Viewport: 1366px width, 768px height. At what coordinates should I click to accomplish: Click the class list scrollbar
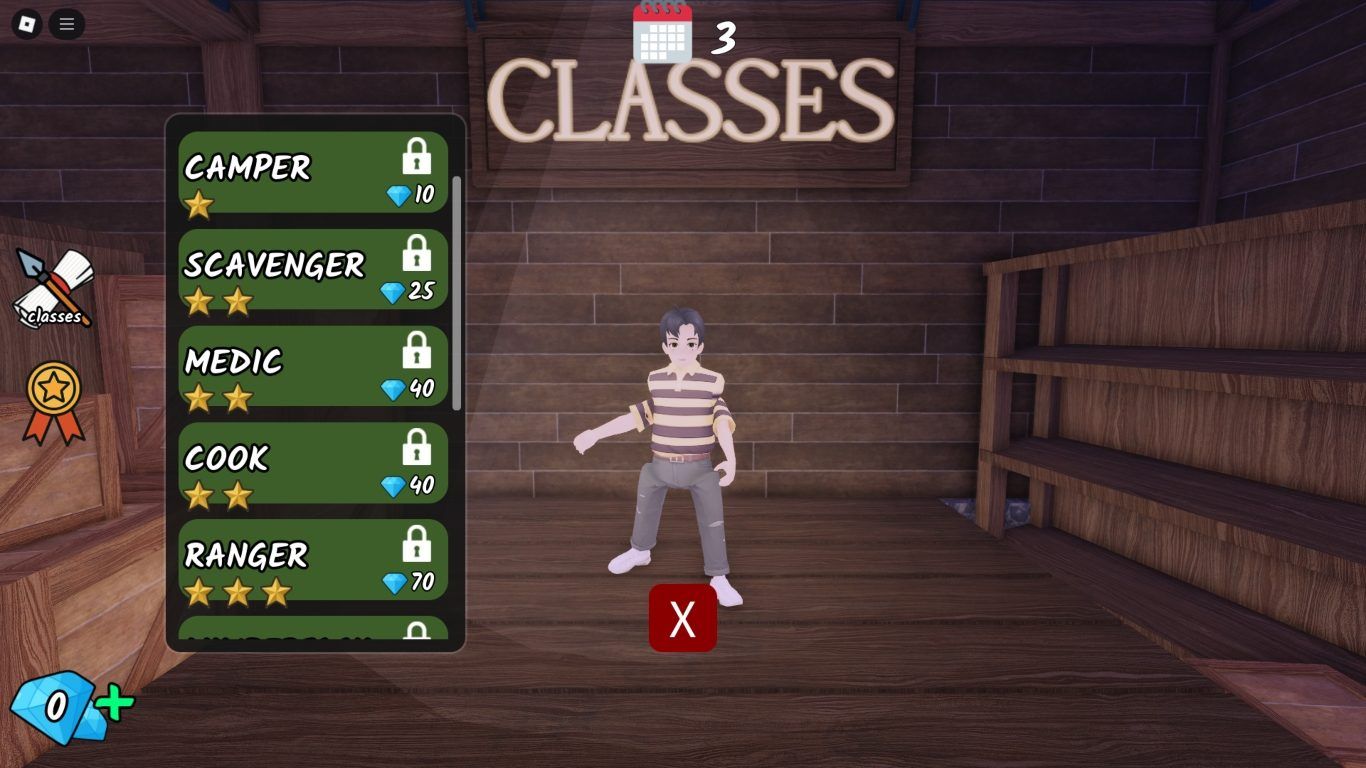pos(457,293)
